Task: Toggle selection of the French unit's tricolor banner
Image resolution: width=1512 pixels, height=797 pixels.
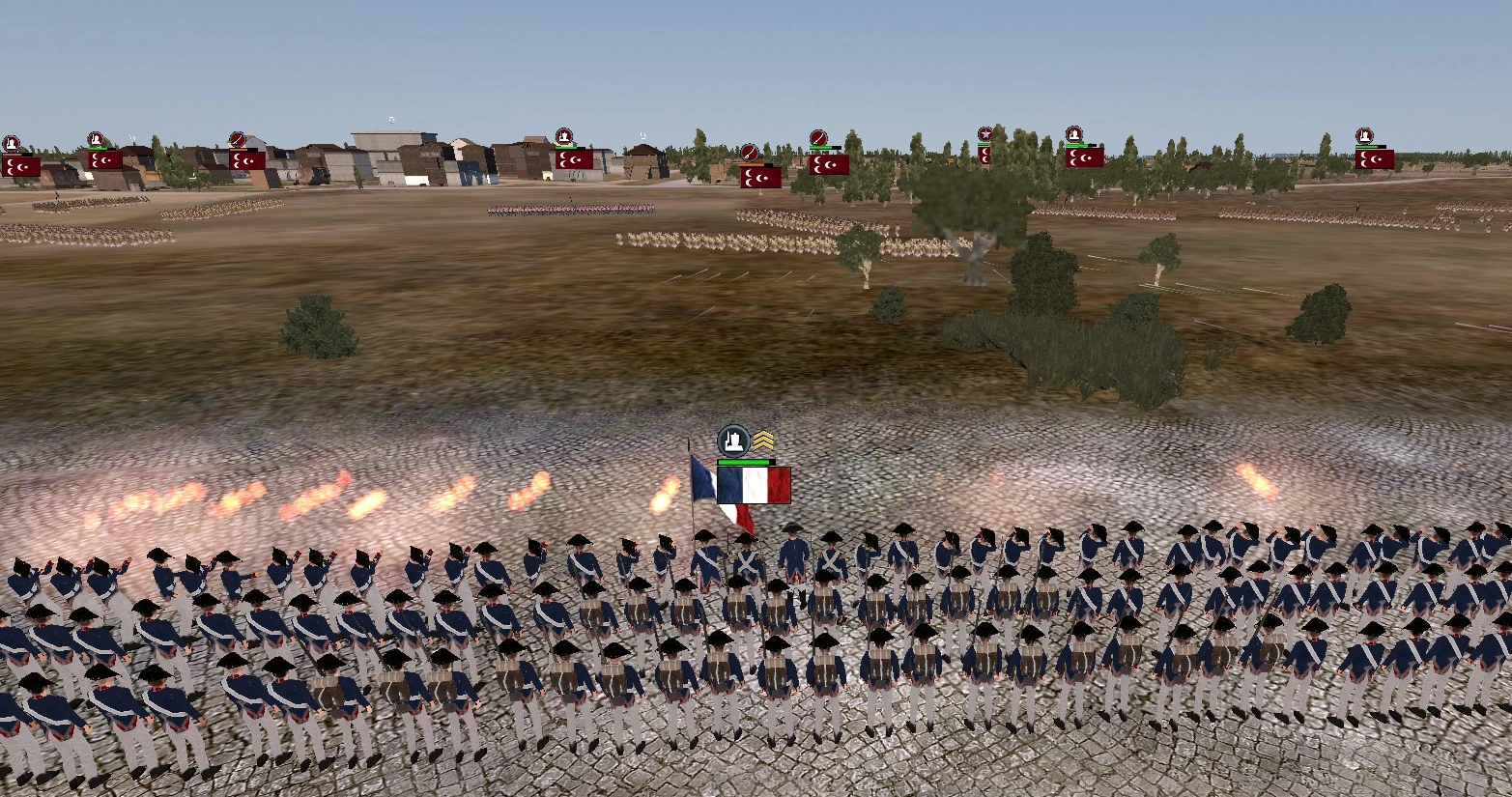Action: point(753,485)
